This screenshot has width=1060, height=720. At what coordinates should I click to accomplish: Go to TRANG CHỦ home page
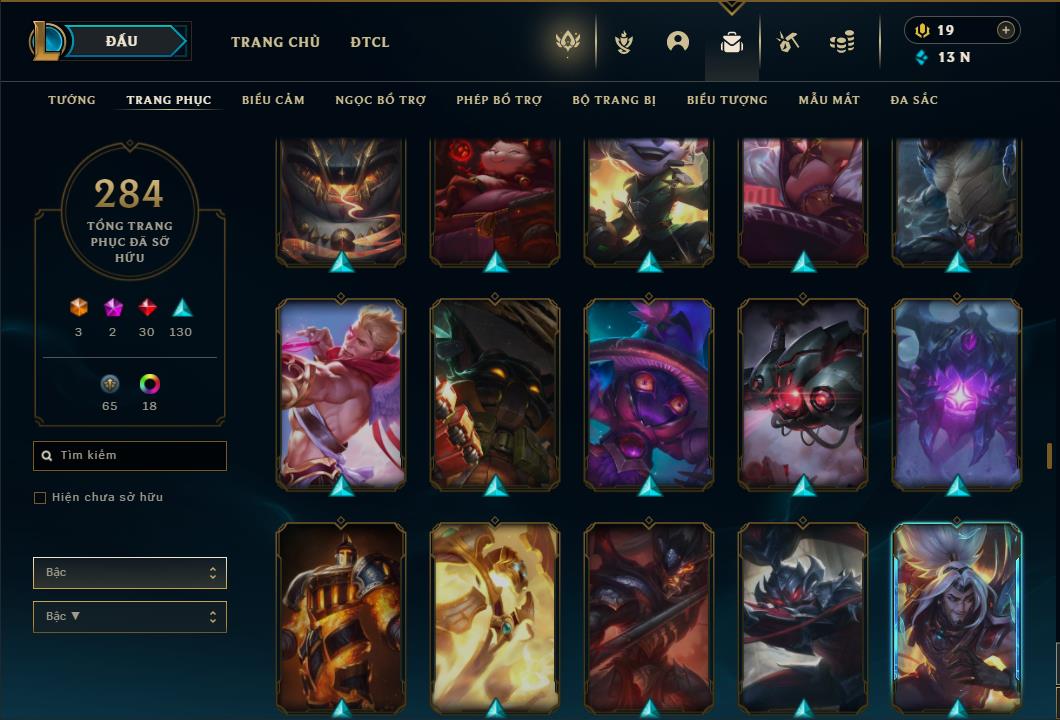[x=275, y=42]
